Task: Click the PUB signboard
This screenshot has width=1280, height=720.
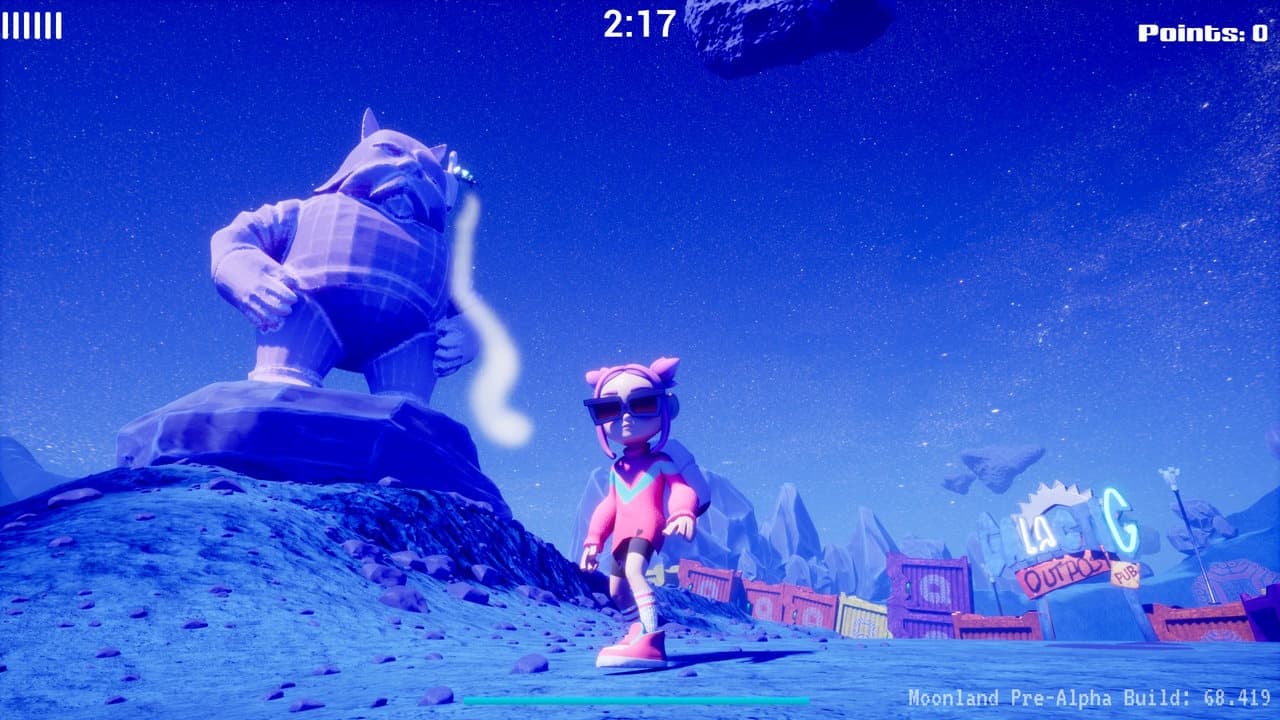Action: pos(1127,575)
